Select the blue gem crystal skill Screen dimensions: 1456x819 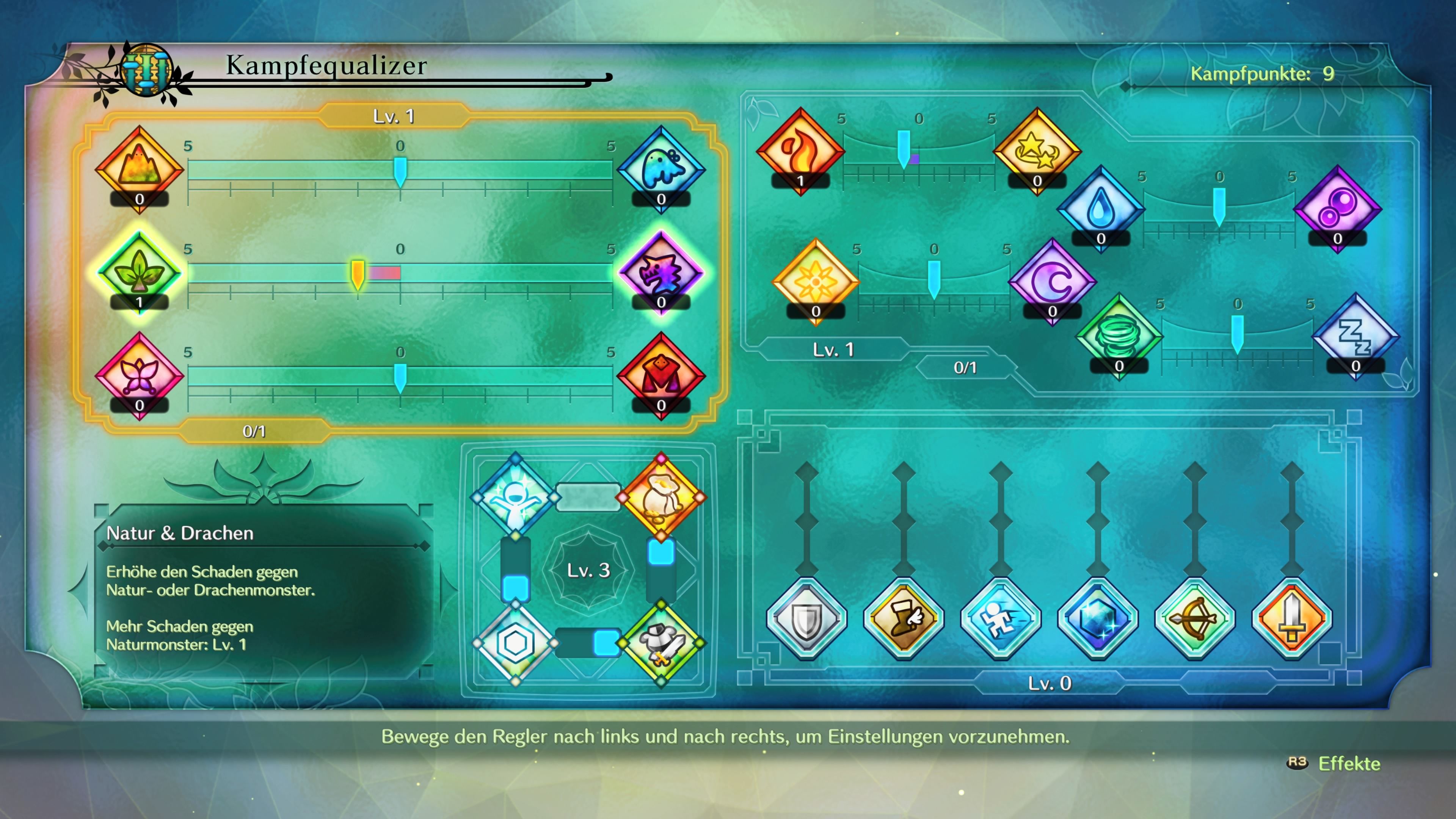coord(1098,618)
